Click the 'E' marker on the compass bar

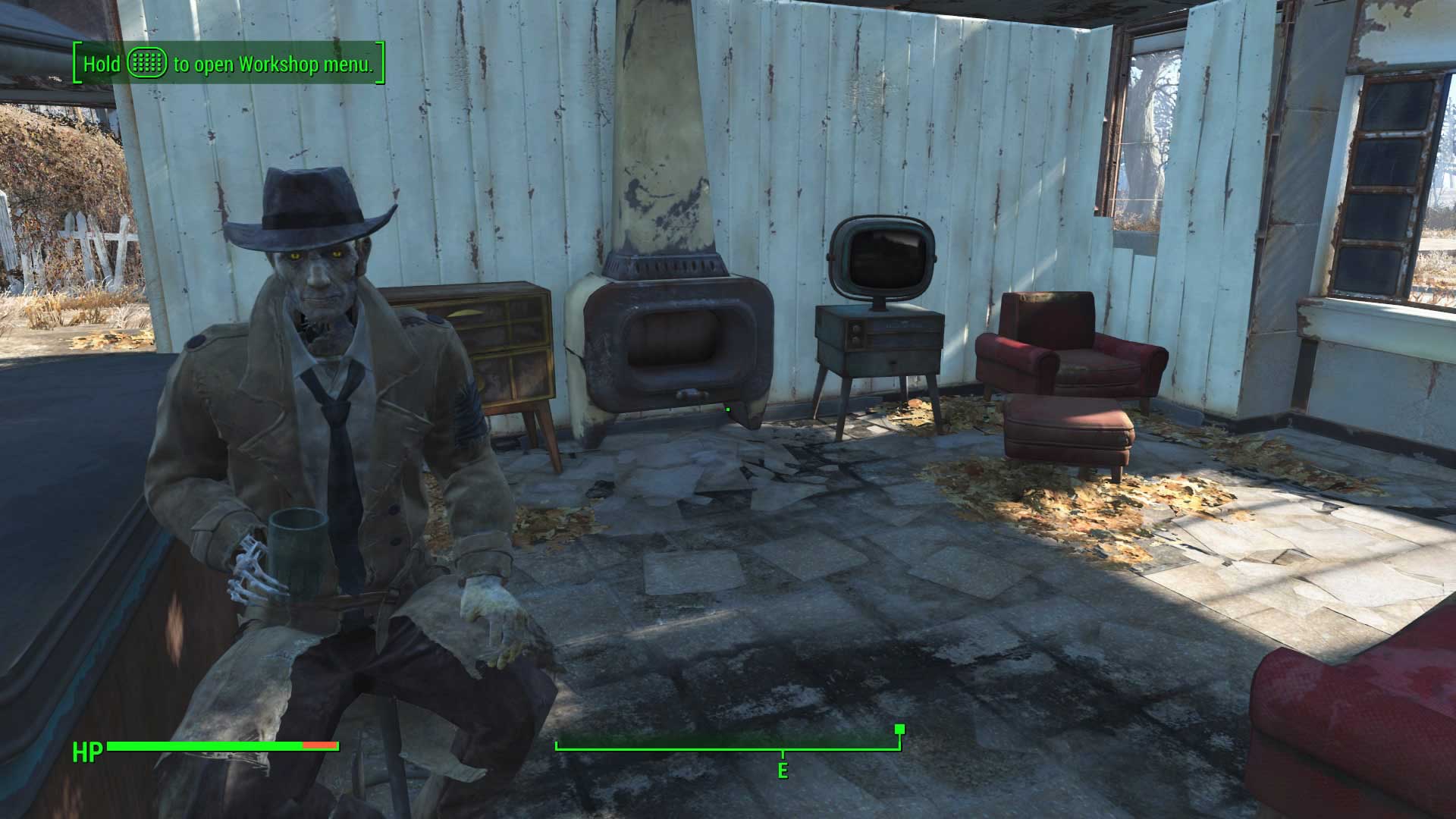[782, 772]
